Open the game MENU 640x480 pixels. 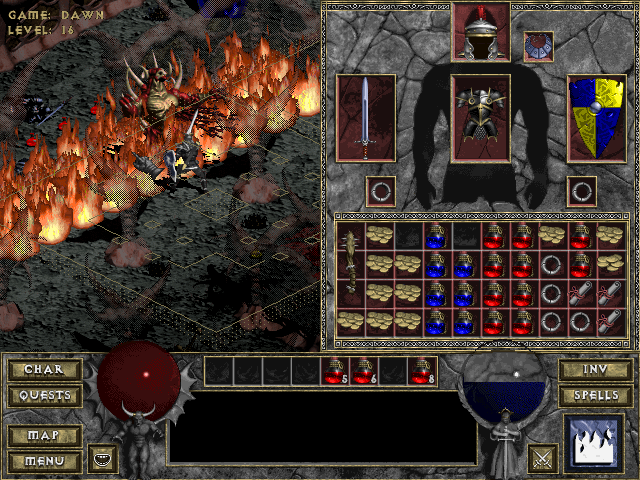pyautogui.click(x=44, y=461)
